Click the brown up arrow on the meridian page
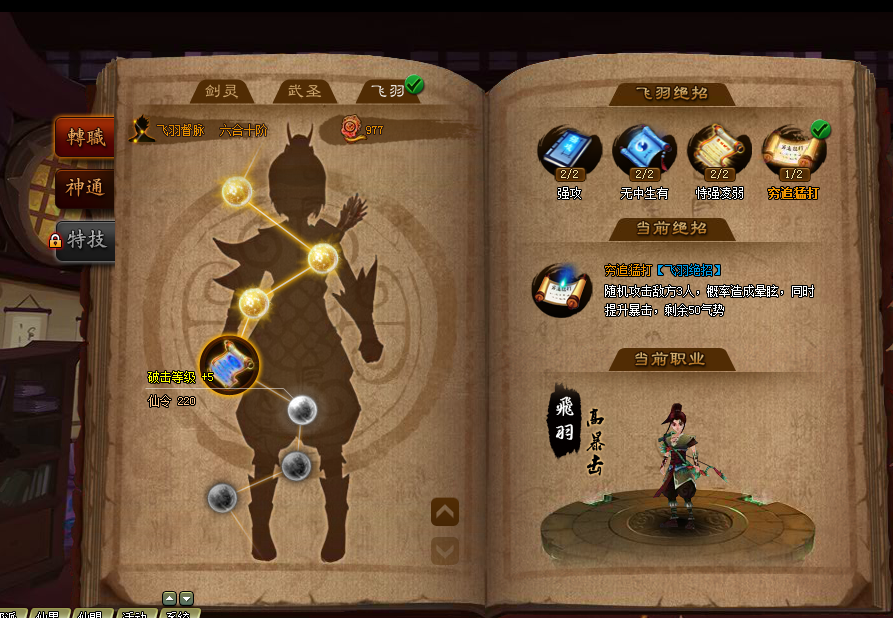Viewport: 893px width, 618px height. (445, 512)
